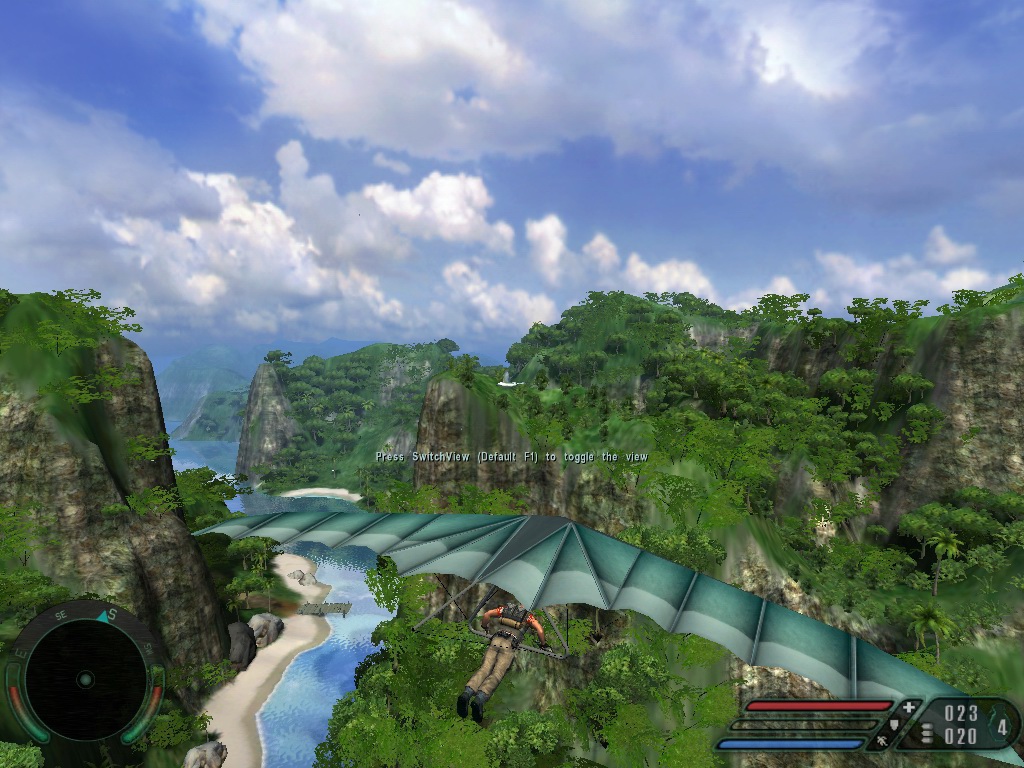Click the stacked magazine ammo icon

(x=926, y=733)
